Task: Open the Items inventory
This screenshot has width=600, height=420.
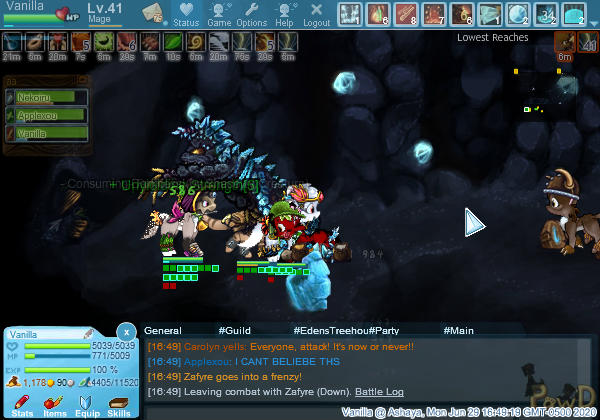Action: (54, 405)
